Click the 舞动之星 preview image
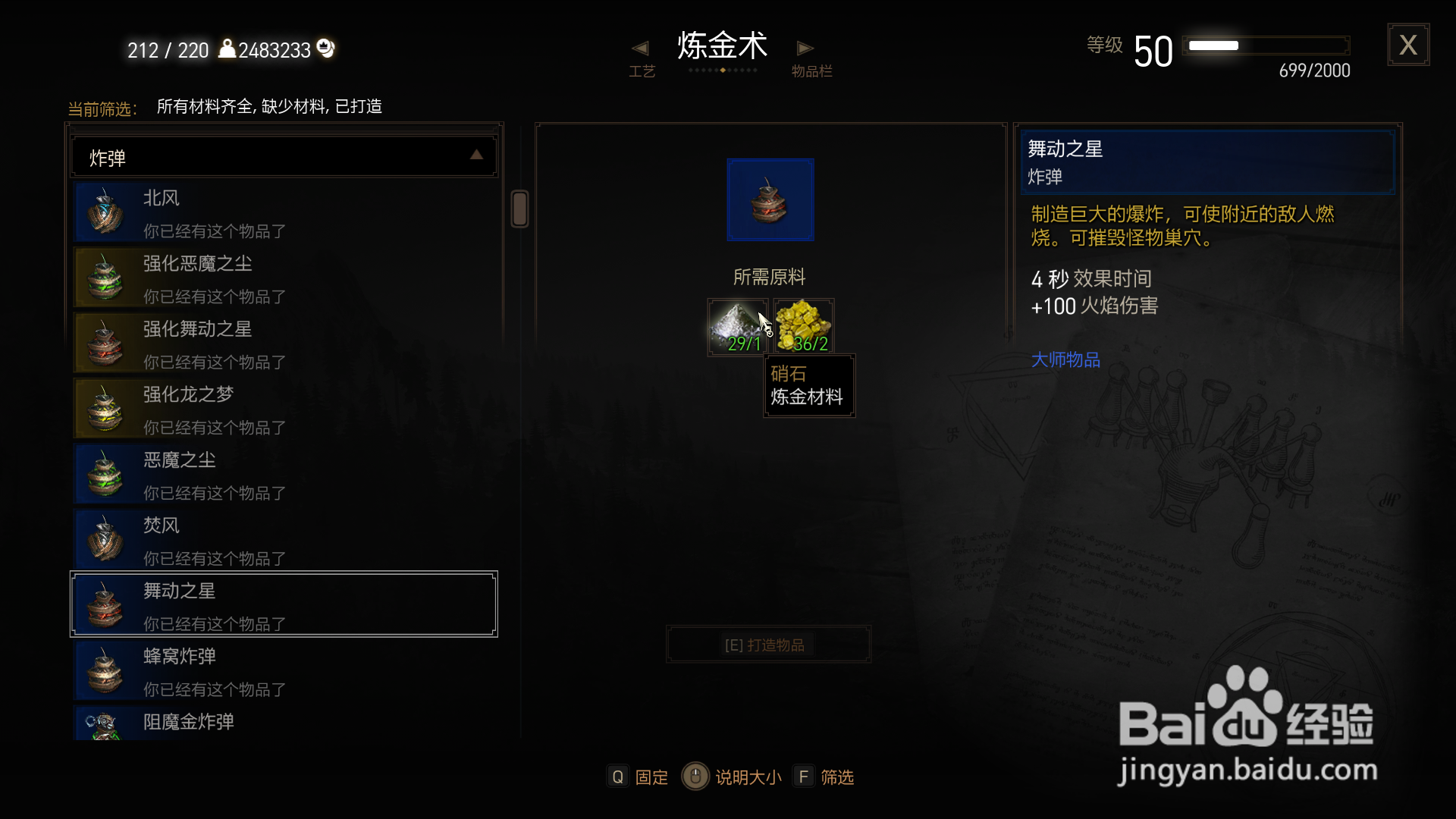The height and width of the screenshot is (819, 1456). [770, 199]
